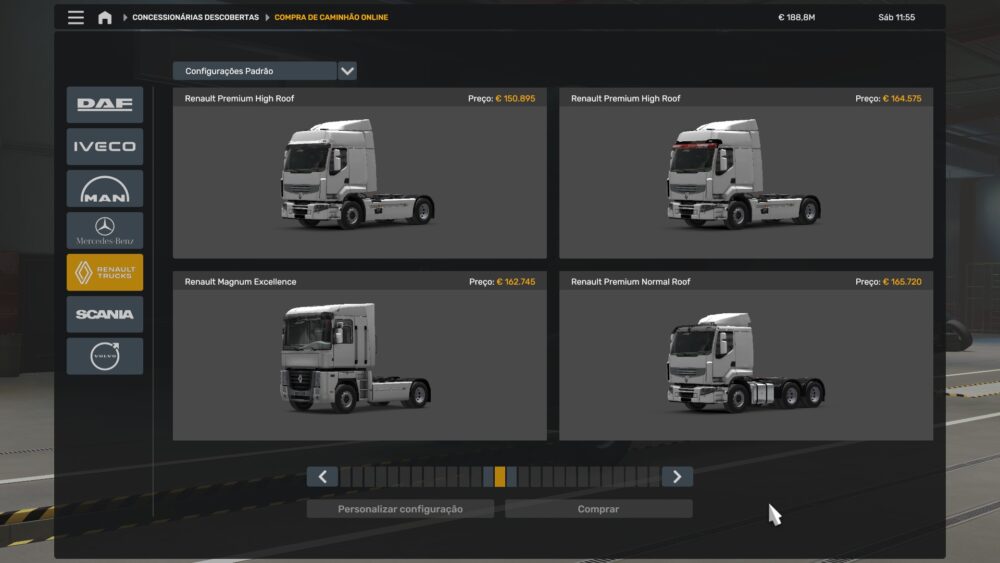Click the Comprar button
This screenshot has width=1000, height=563.
[x=598, y=509]
